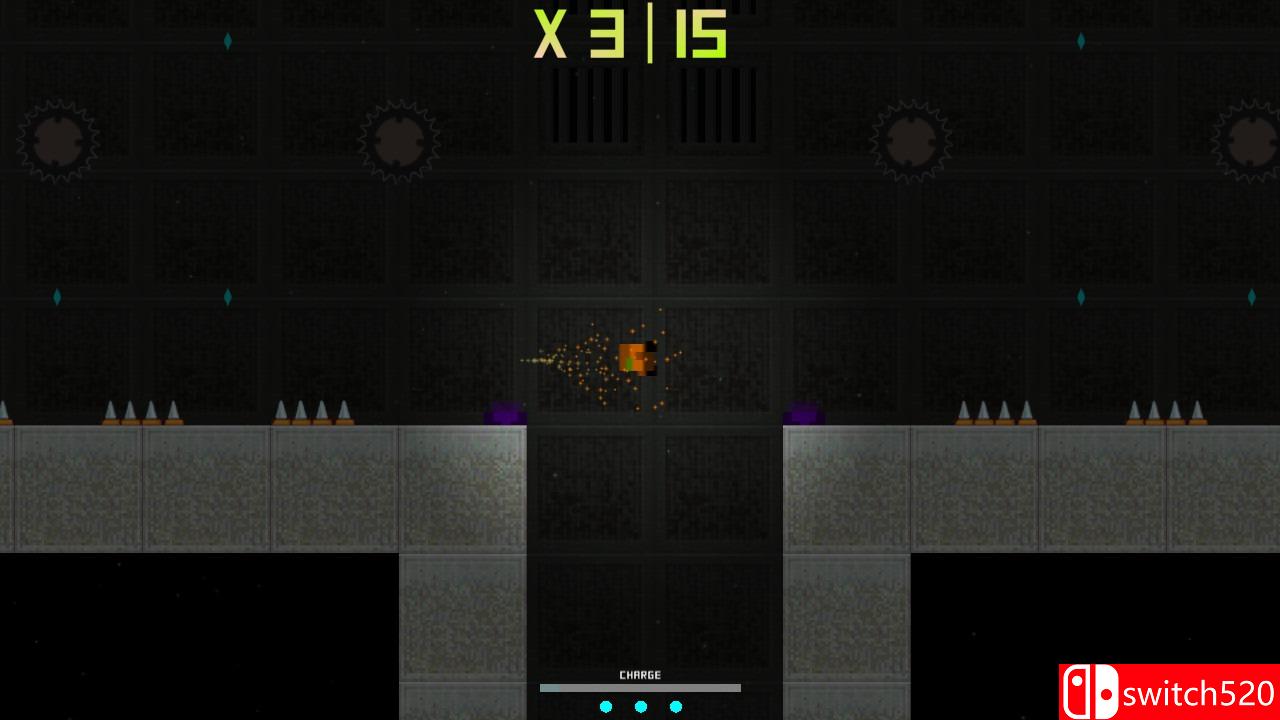
Task: Toggle the rightmost cyan charge dot
Action: pyautogui.click(x=676, y=706)
